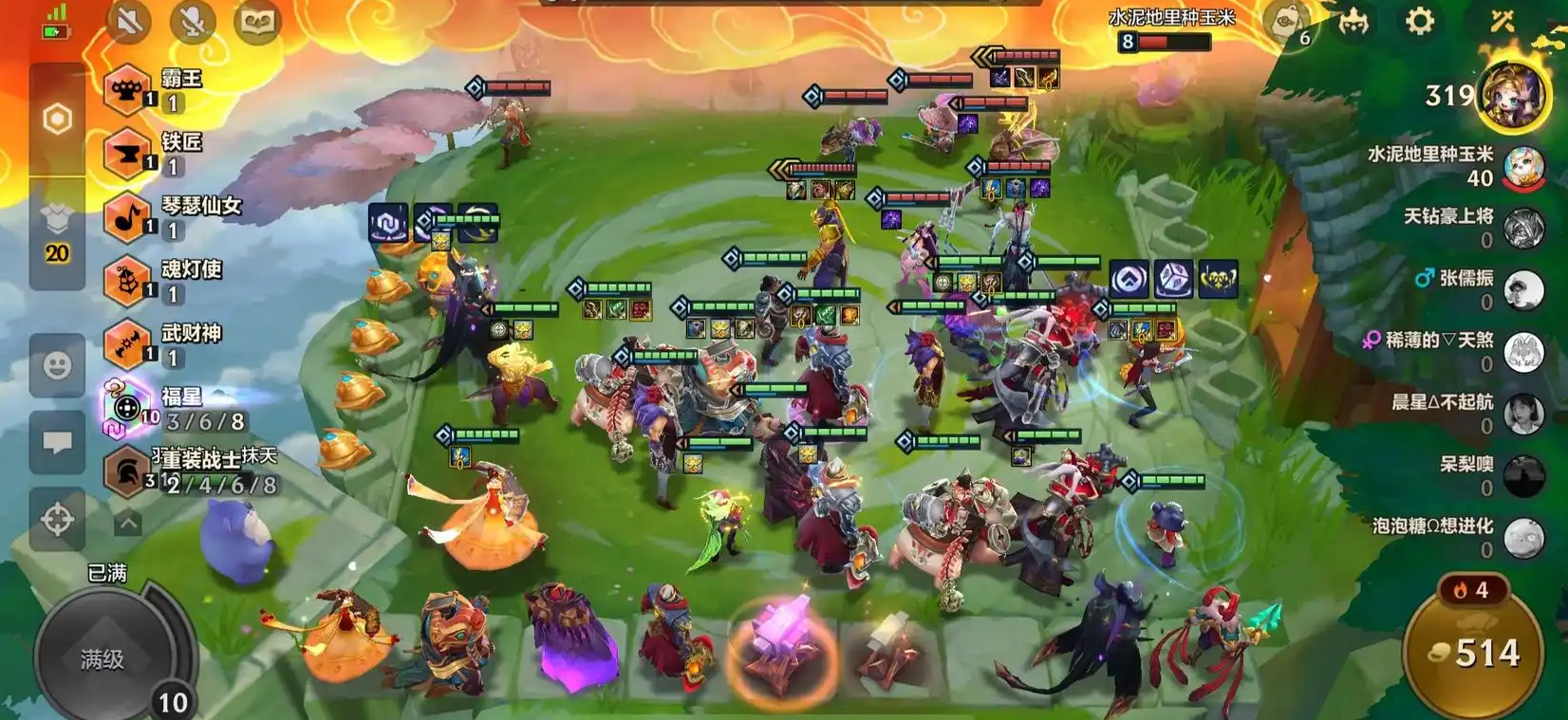Open the 福星 trait info

coord(171,409)
